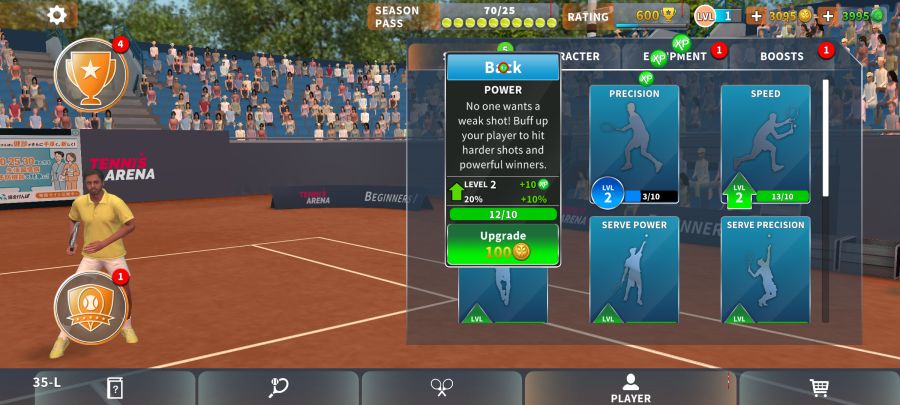Open the shop cart tab

coord(819,388)
